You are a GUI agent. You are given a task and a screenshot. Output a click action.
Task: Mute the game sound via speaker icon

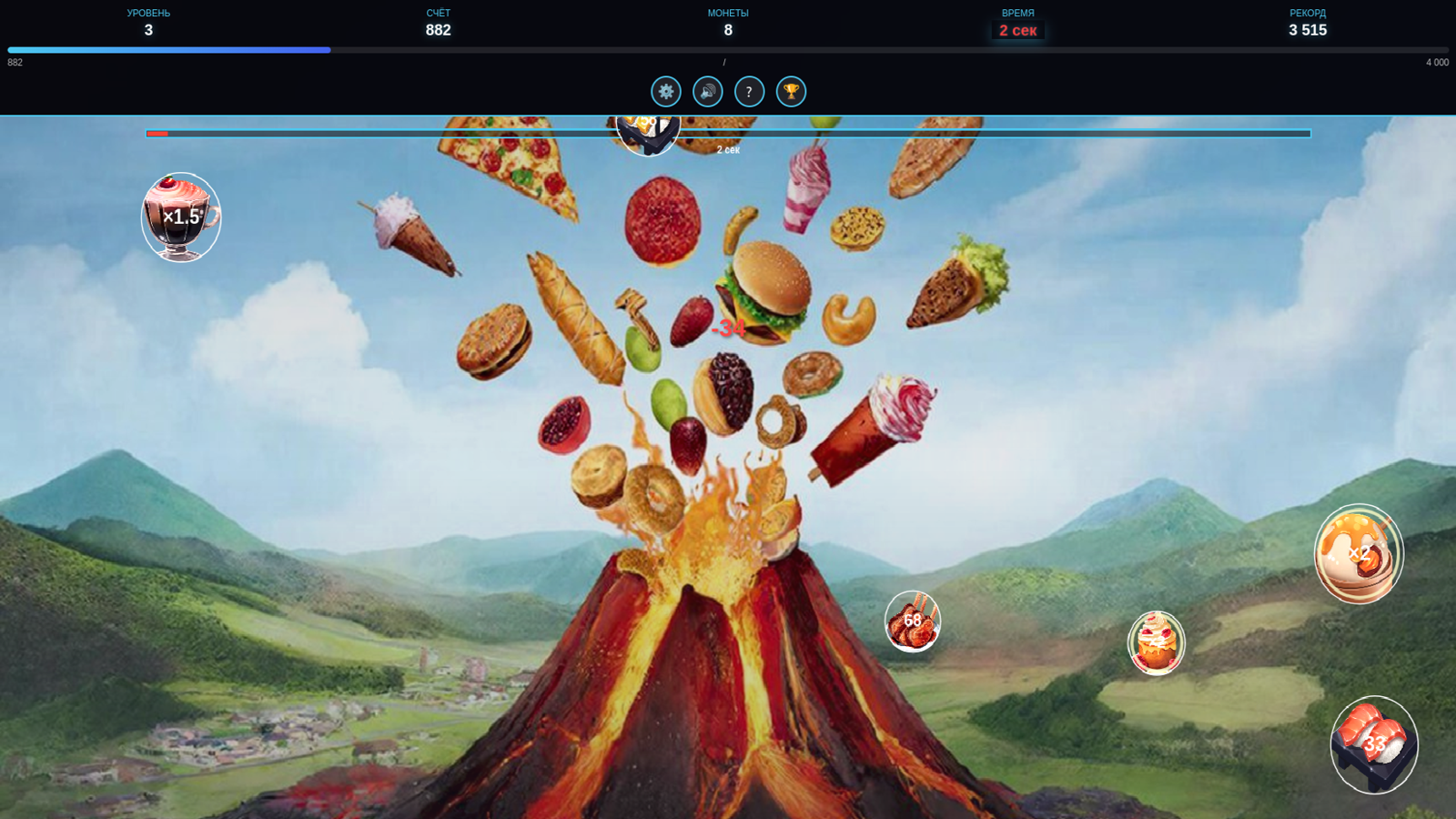click(x=707, y=91)
